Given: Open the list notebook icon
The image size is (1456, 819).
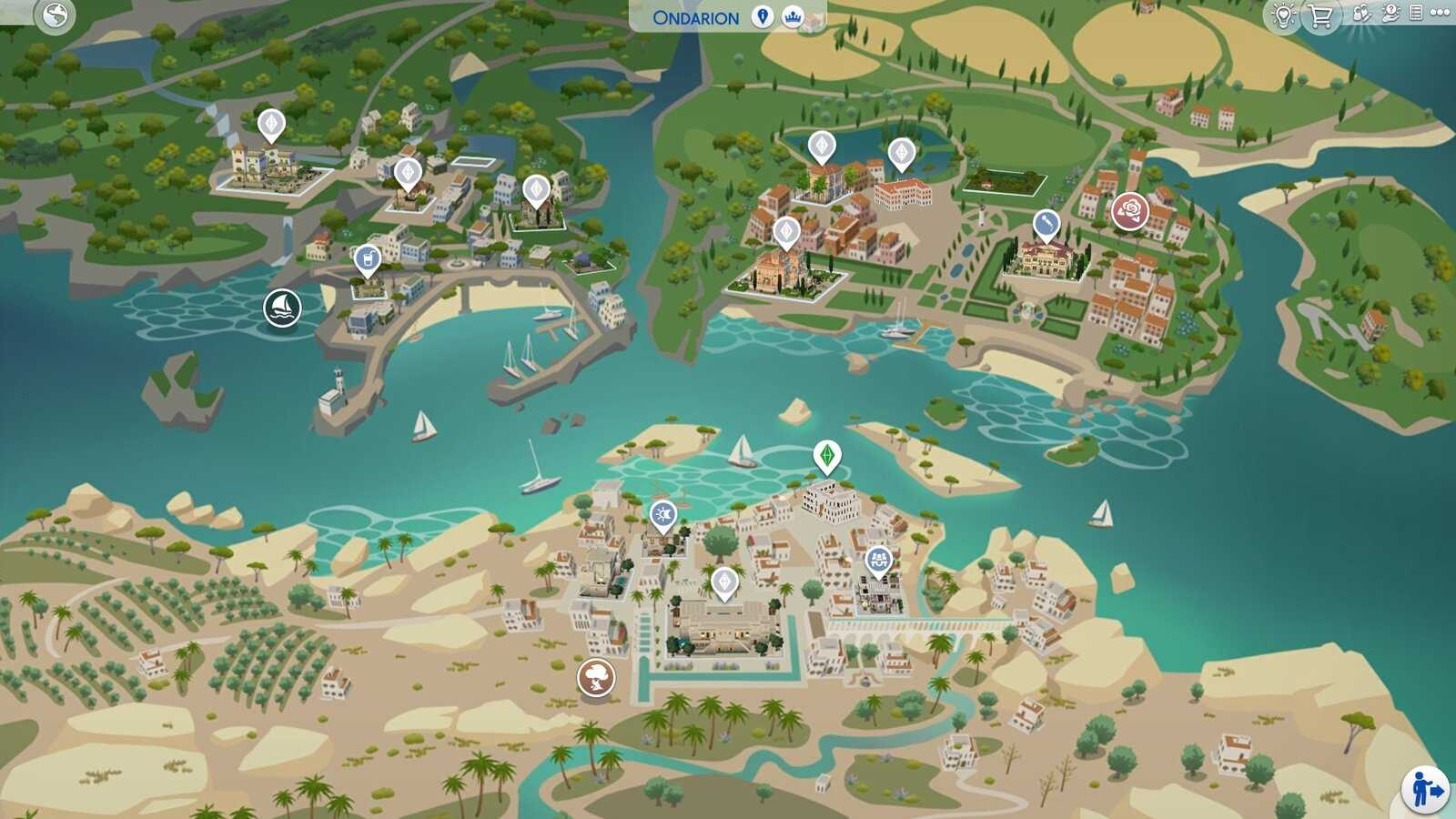Looking at the screenshot, I should point(1416,13).
